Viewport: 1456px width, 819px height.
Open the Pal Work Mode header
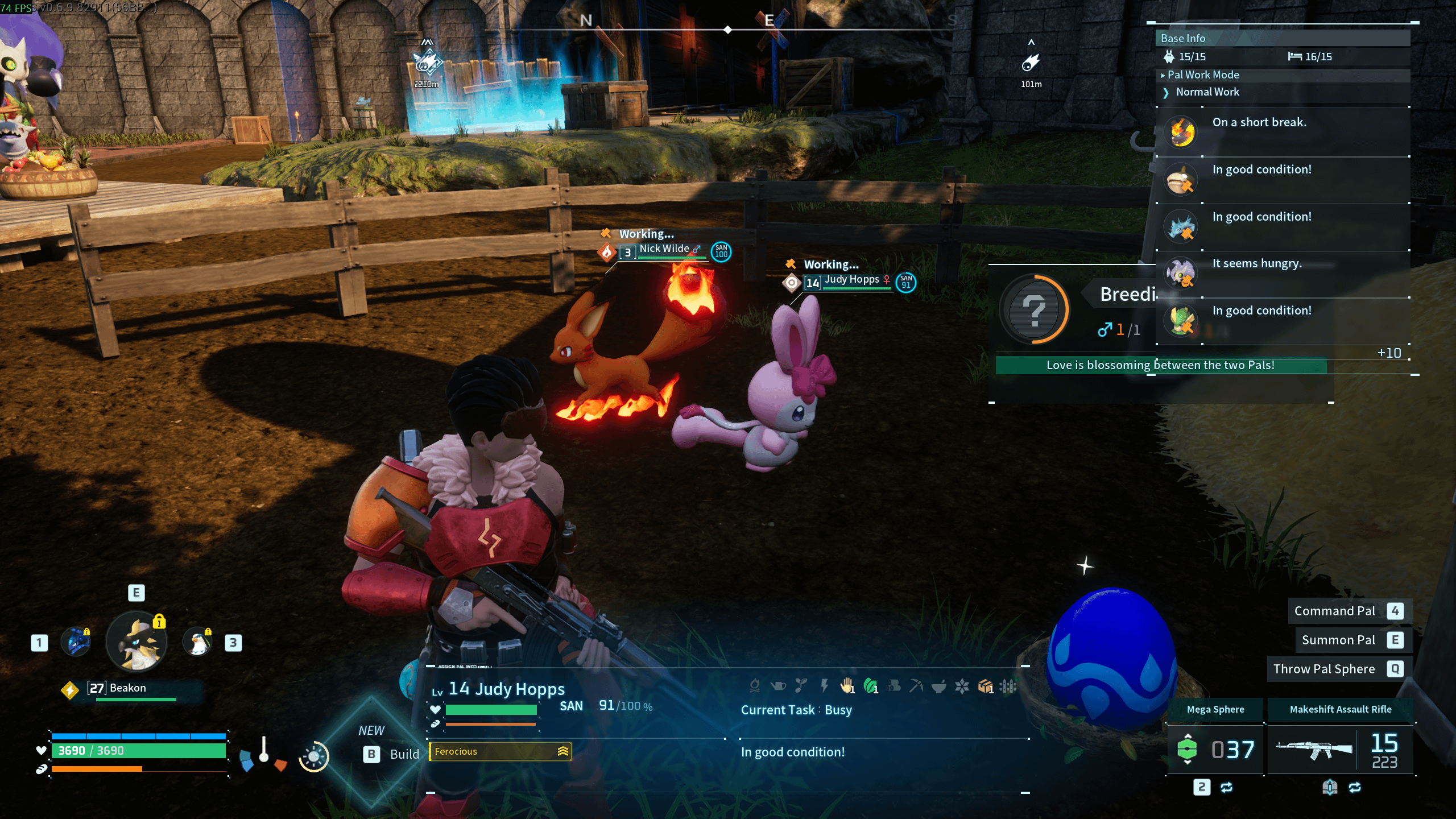click(x=1202, y=75)
